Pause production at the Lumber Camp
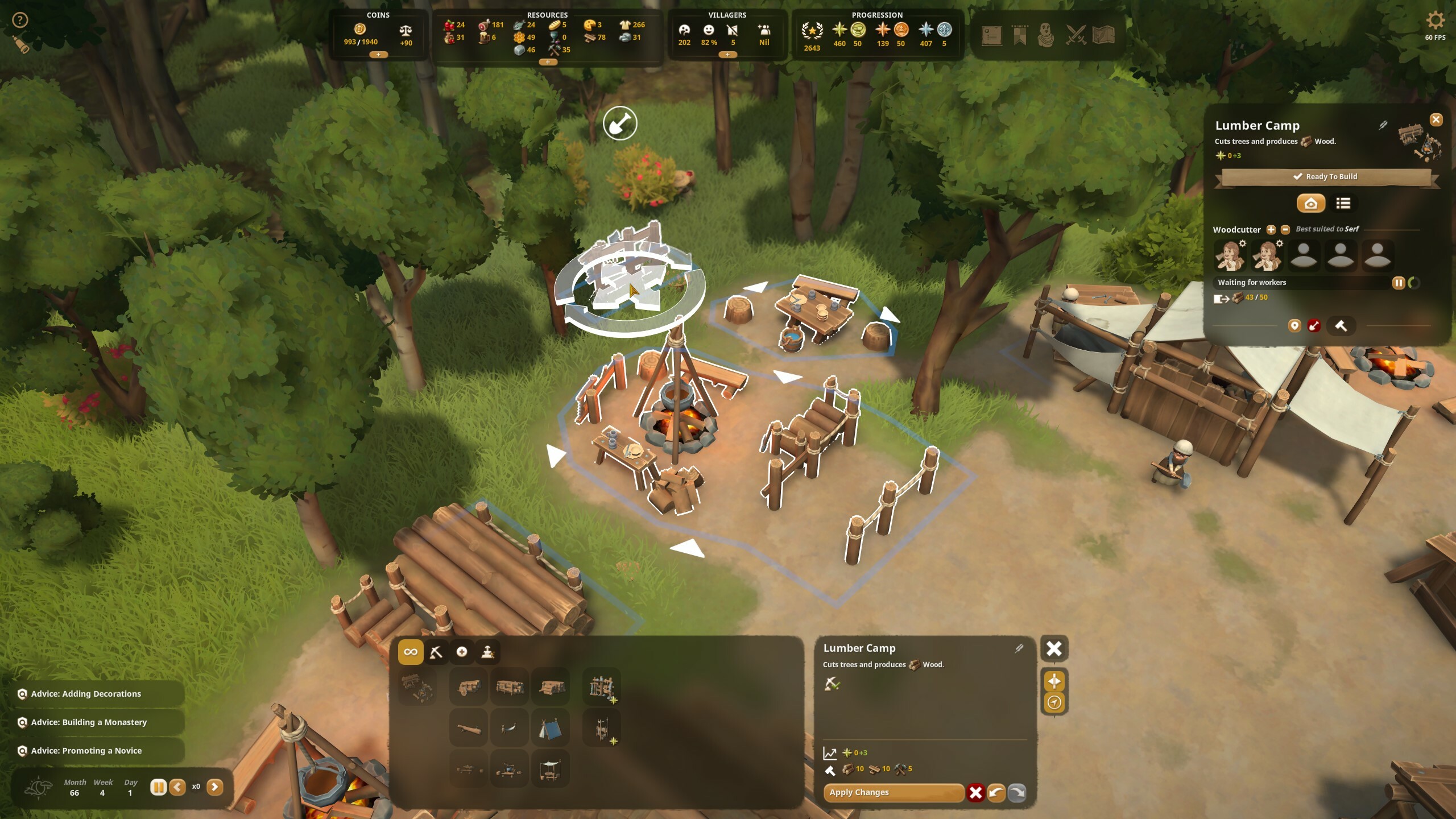This screenshot has width=1456, height=819. pyautogui.click(x=1398, y=283)
